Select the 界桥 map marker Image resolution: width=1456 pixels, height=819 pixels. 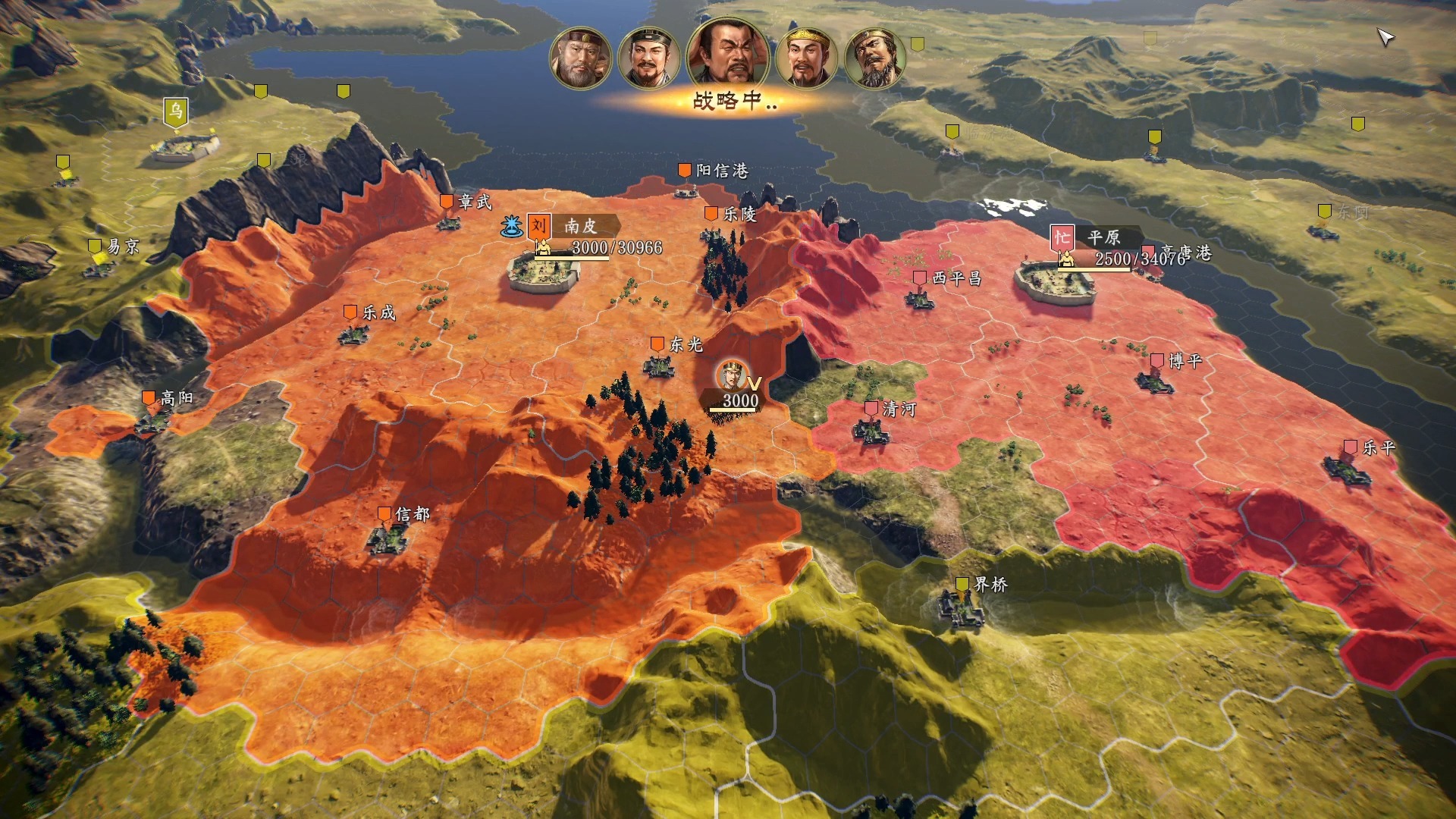pos(962,585)
